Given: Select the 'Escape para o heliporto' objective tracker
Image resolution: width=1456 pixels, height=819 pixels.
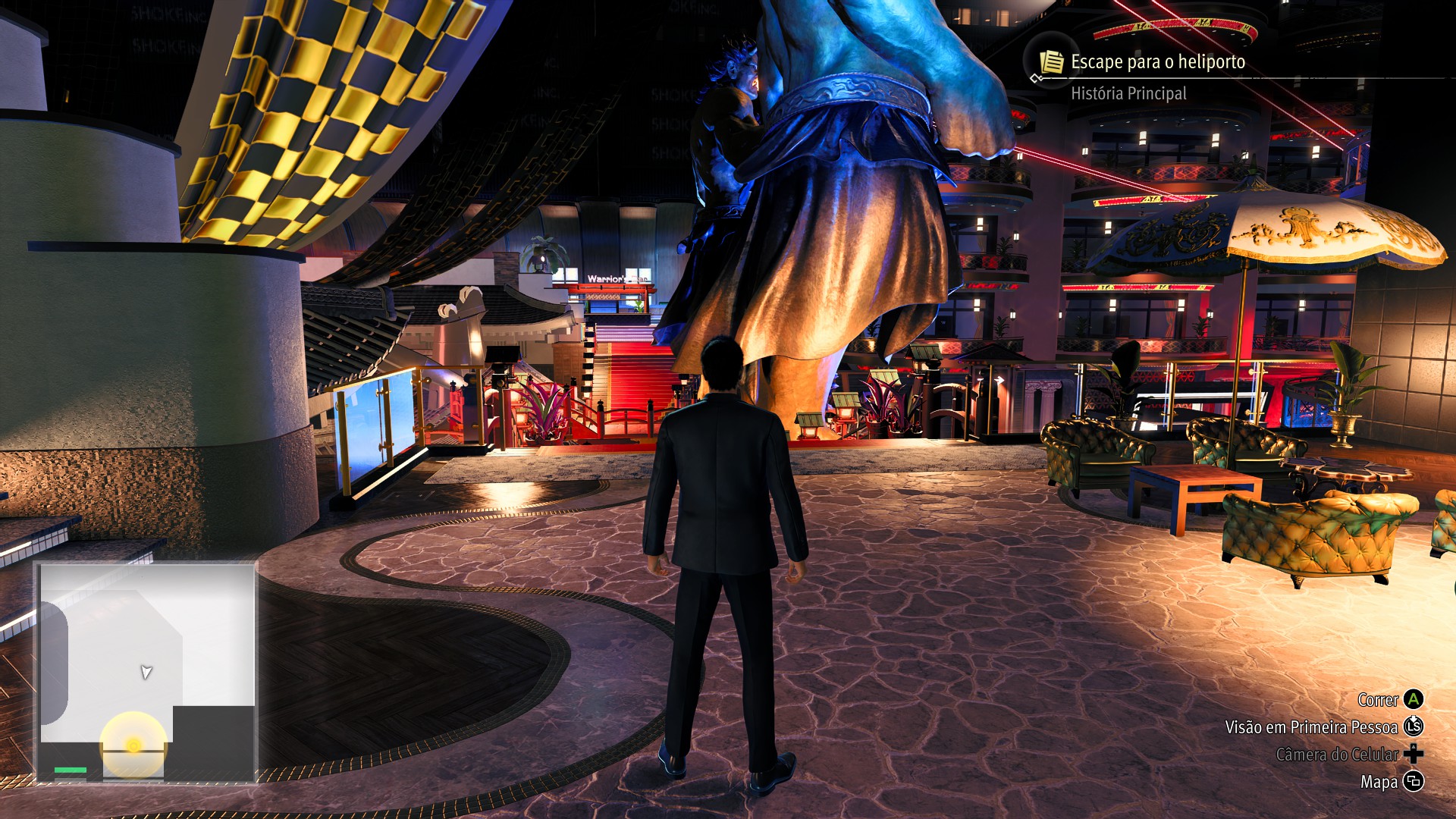Looking at the screenshot, I should click(x=1157, y=62).
